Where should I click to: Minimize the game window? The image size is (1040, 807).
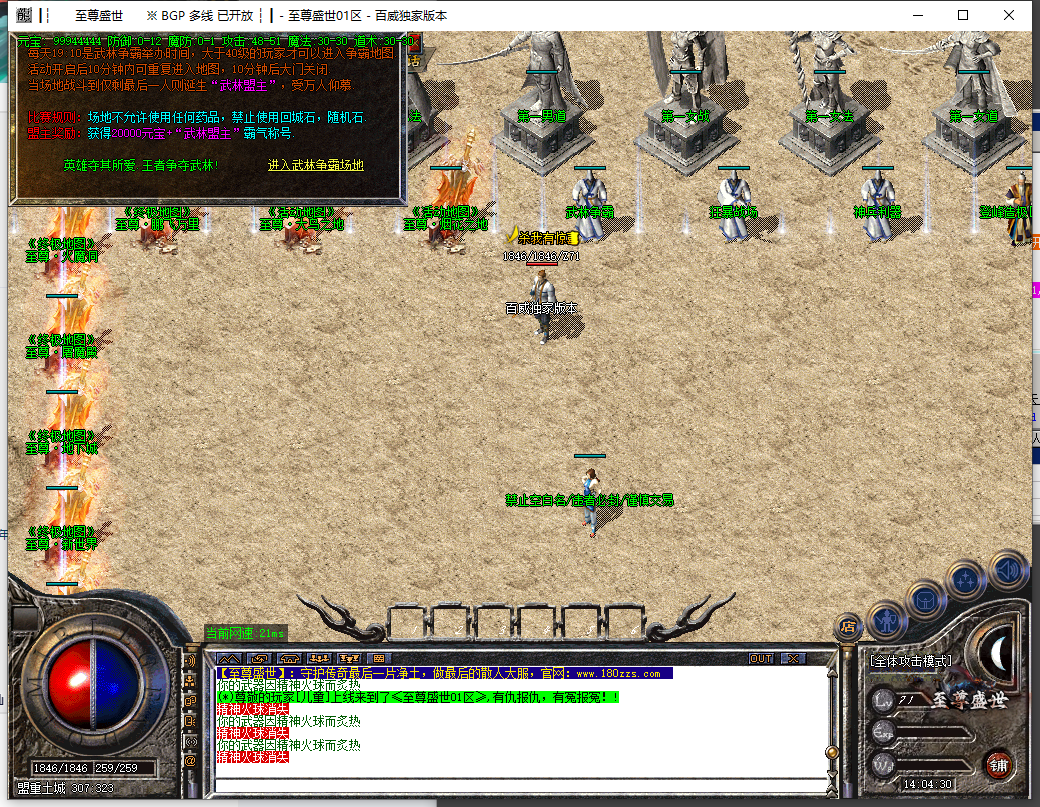[x=917, y=15]
